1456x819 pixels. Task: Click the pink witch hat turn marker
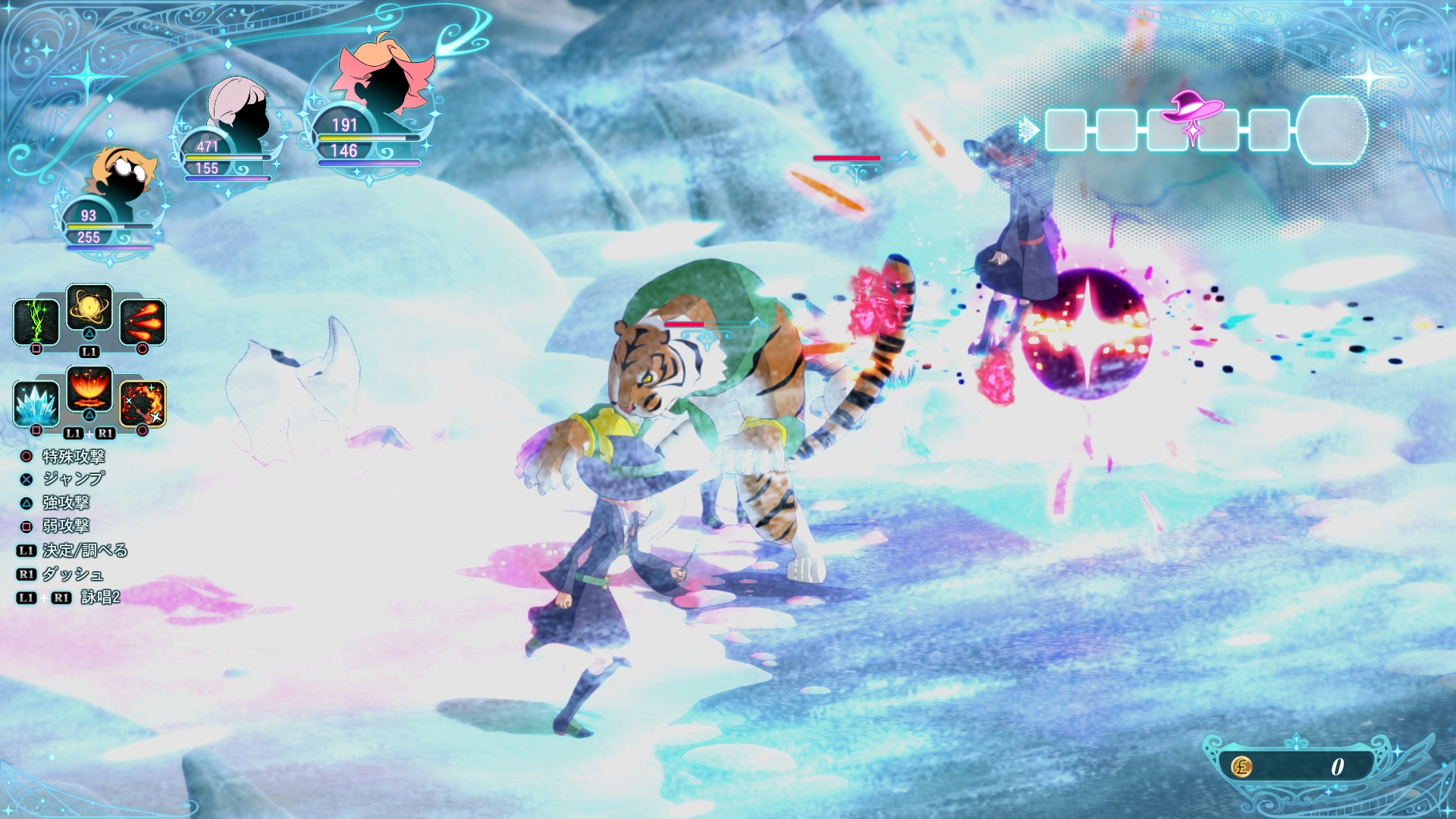click(1193, 110)
